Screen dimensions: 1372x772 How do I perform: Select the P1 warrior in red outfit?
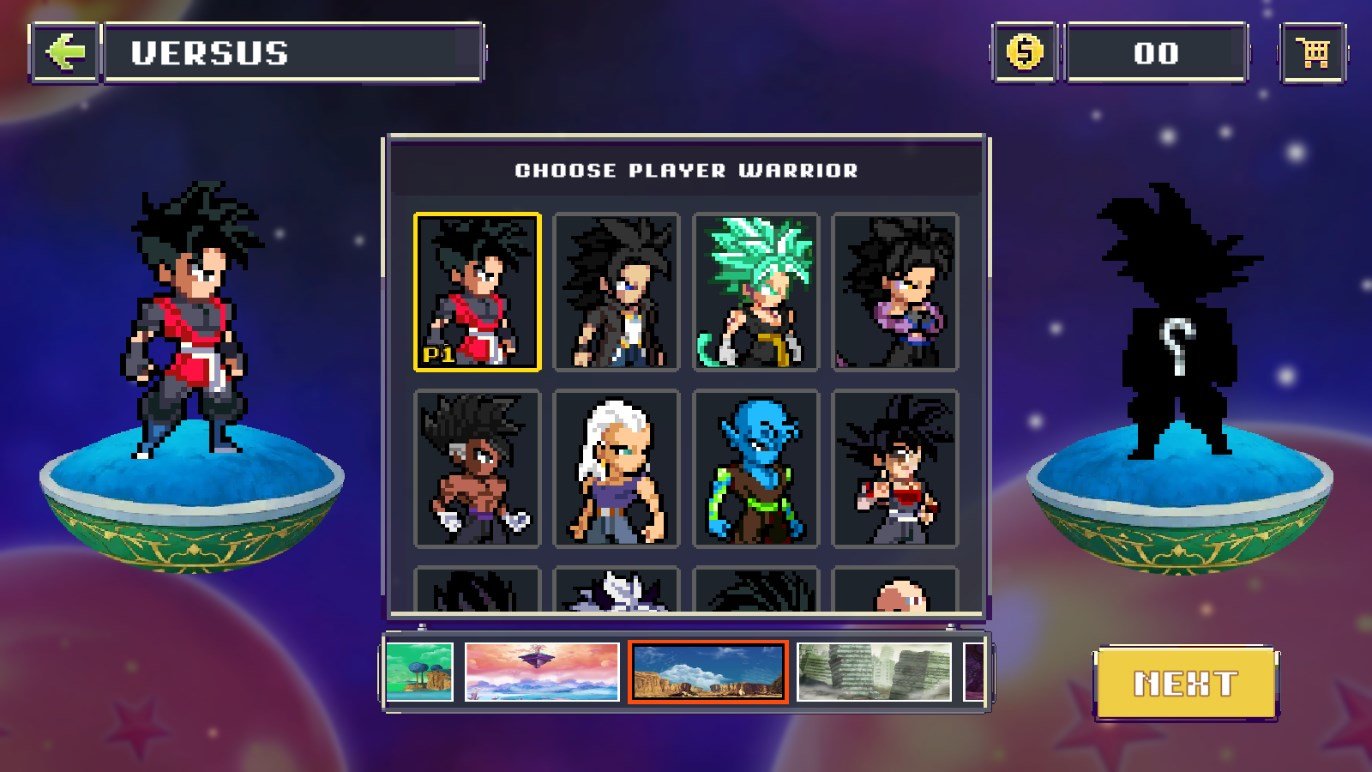pyautogui.click(x=477, y=292)
